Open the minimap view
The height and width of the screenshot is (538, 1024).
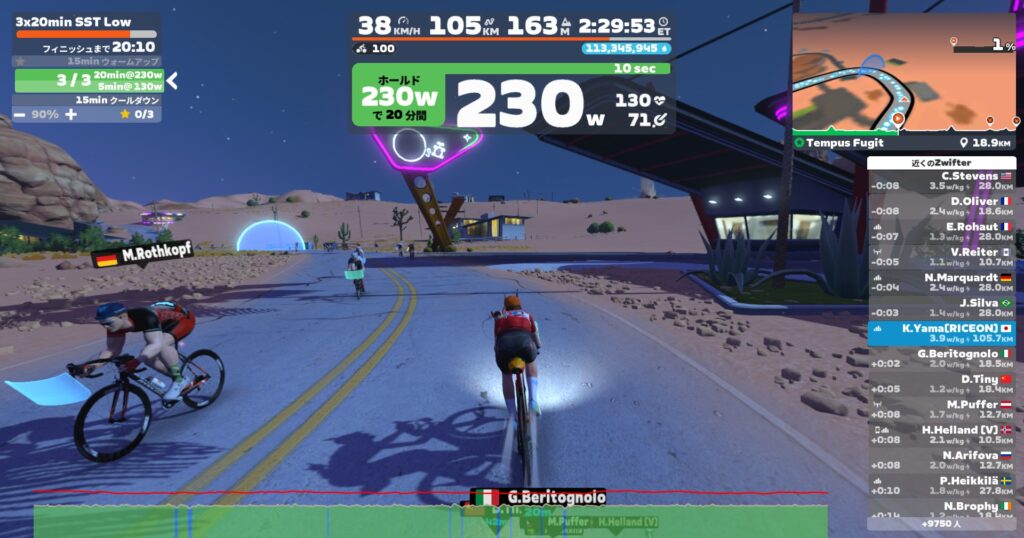905,73
